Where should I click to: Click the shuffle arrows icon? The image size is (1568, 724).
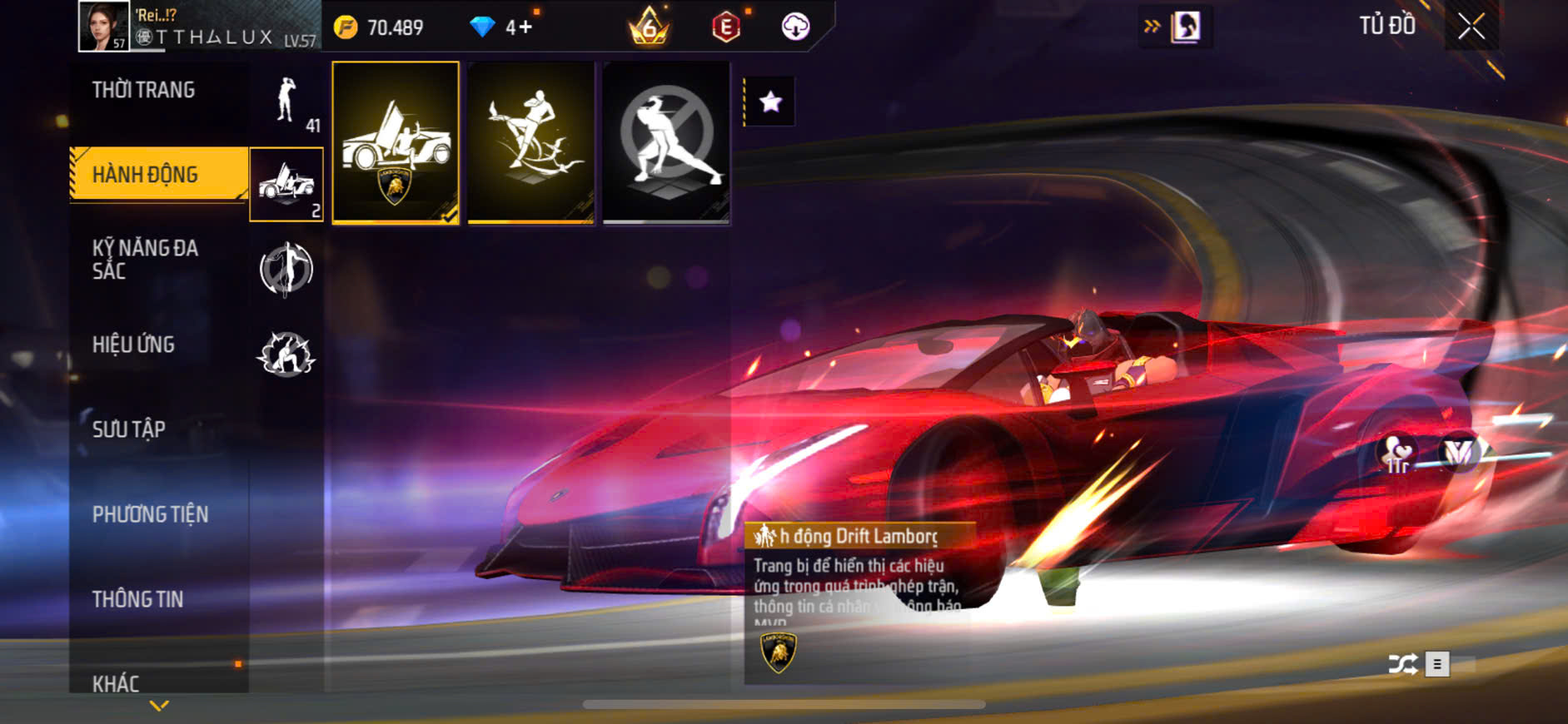[1402, 664]
